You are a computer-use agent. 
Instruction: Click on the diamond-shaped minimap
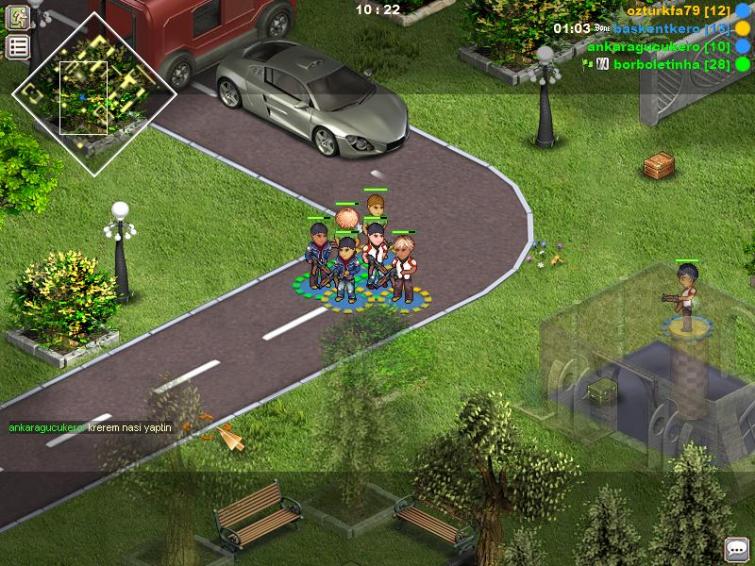(x=93, y=94)
